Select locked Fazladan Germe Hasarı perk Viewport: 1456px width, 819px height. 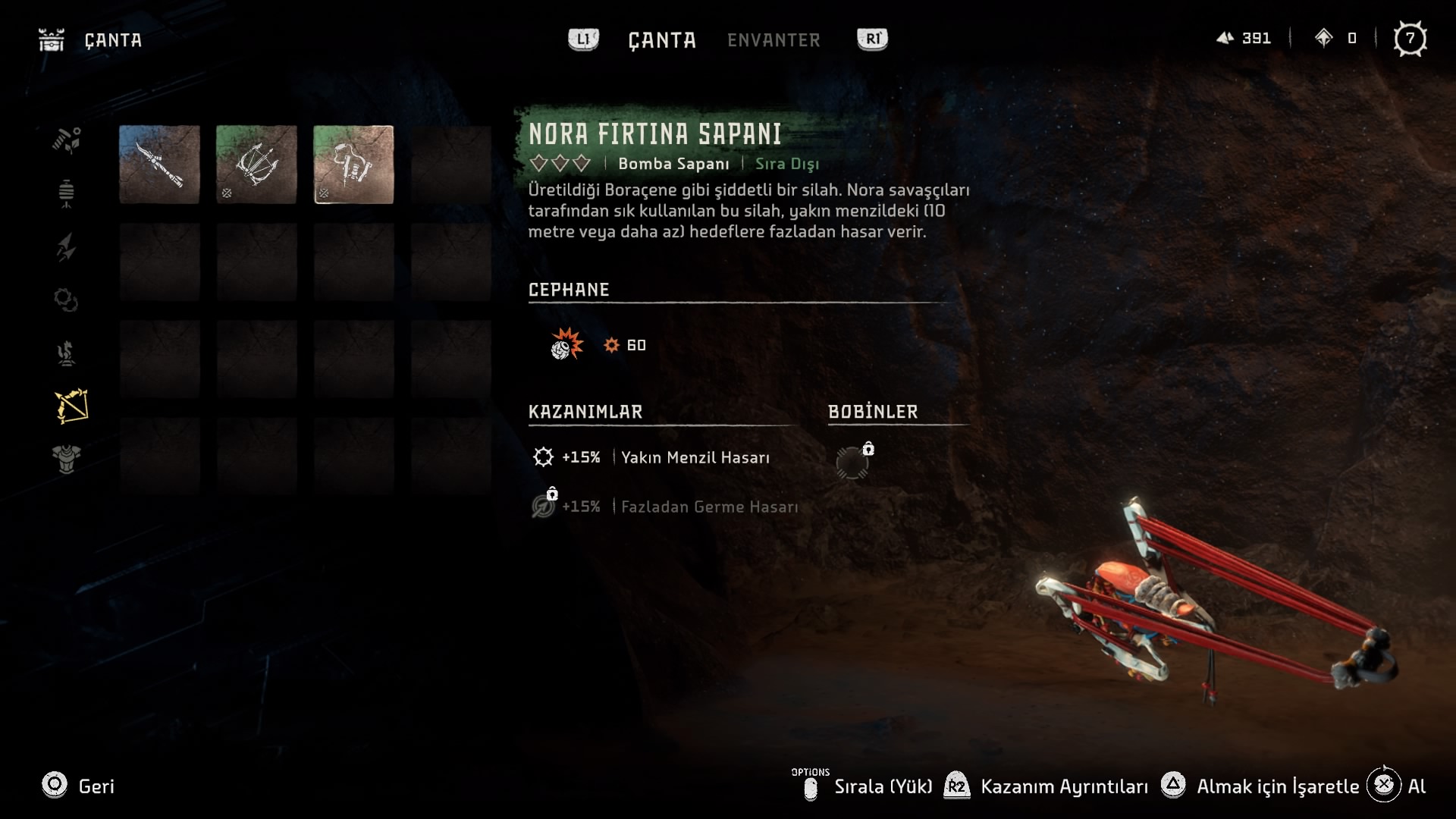pos(708,507)
